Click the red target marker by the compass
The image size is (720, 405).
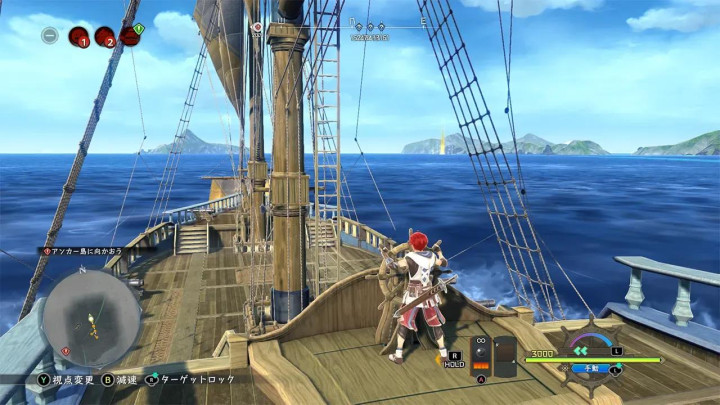(x=258, y=27)
